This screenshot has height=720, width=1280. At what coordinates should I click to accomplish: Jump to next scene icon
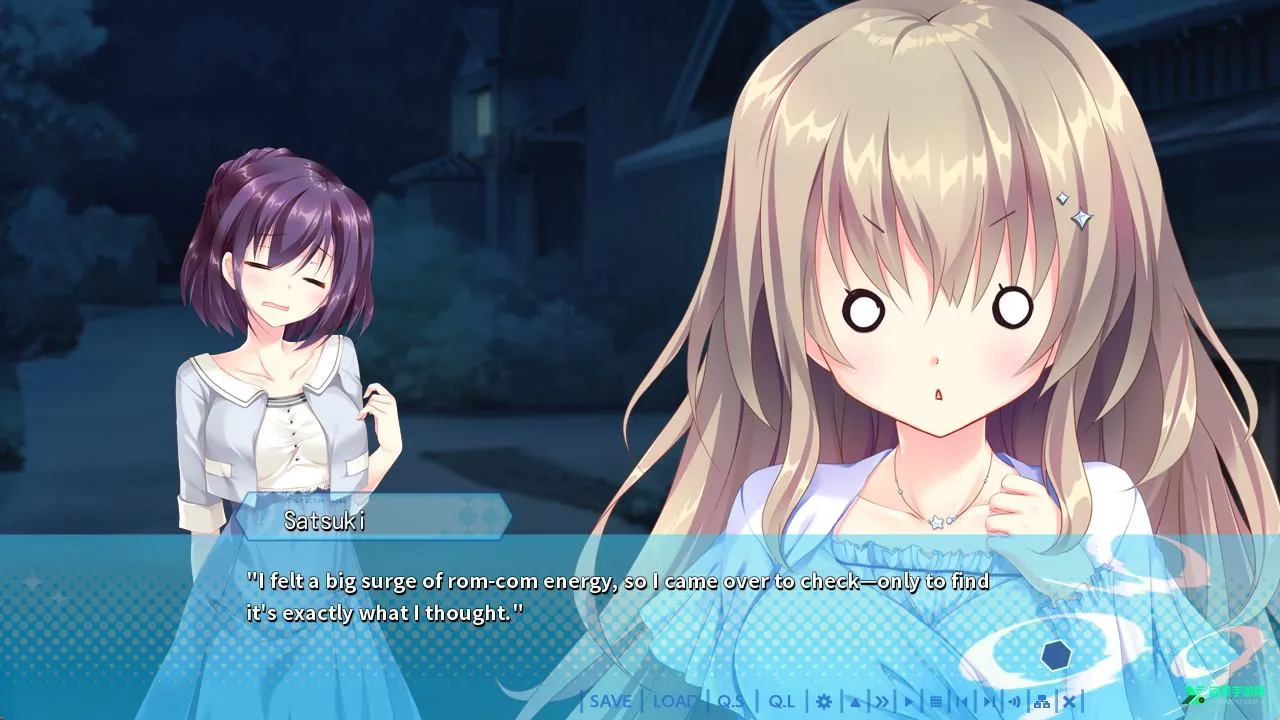[989, 702]
